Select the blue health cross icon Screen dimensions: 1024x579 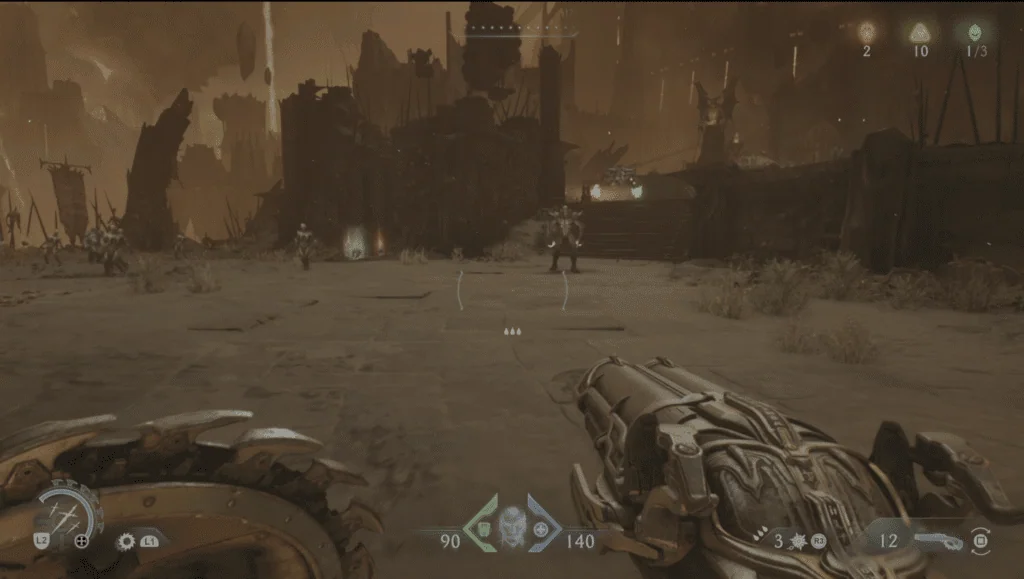541,528
